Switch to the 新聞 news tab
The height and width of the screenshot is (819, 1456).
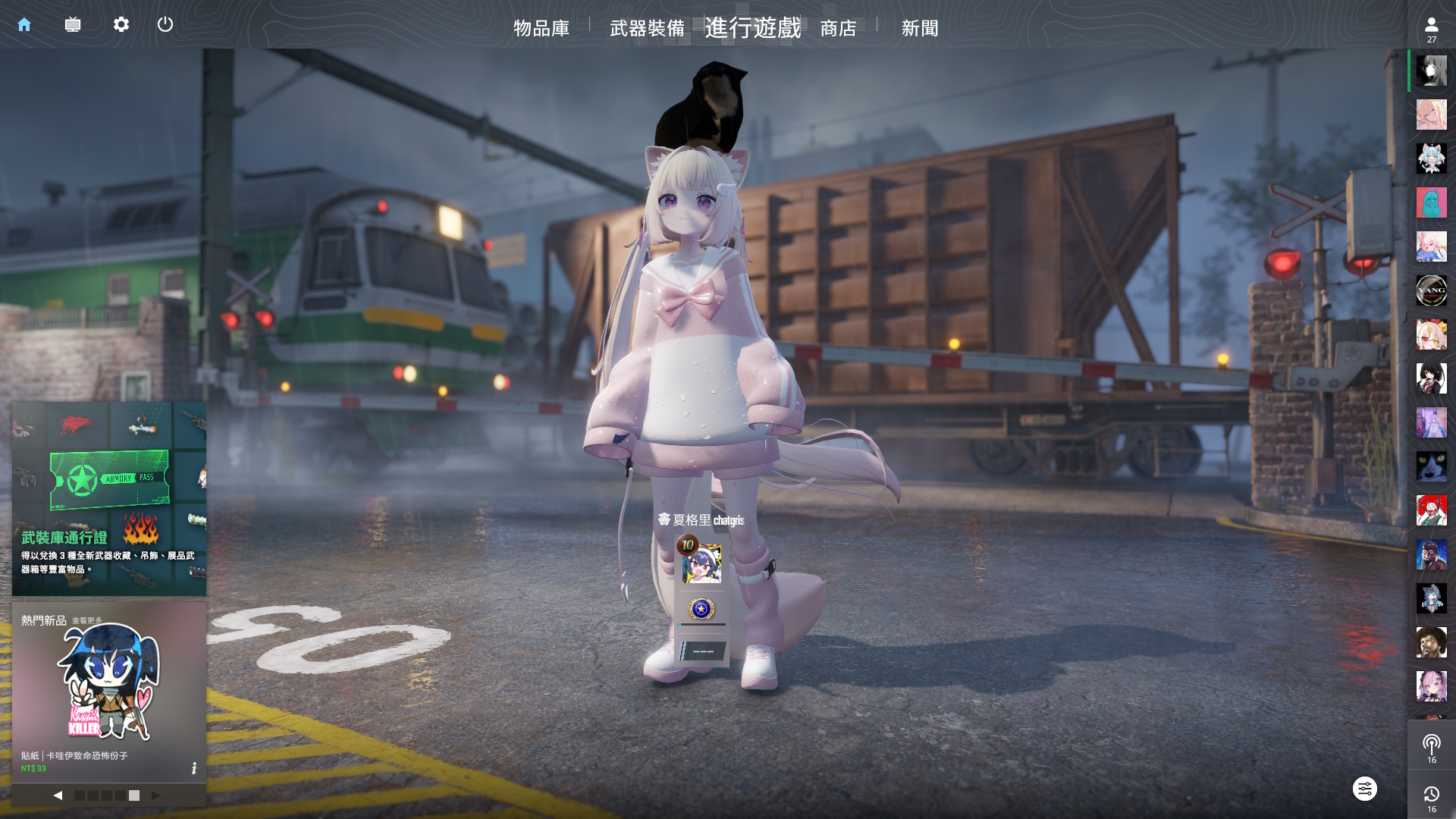920,28
